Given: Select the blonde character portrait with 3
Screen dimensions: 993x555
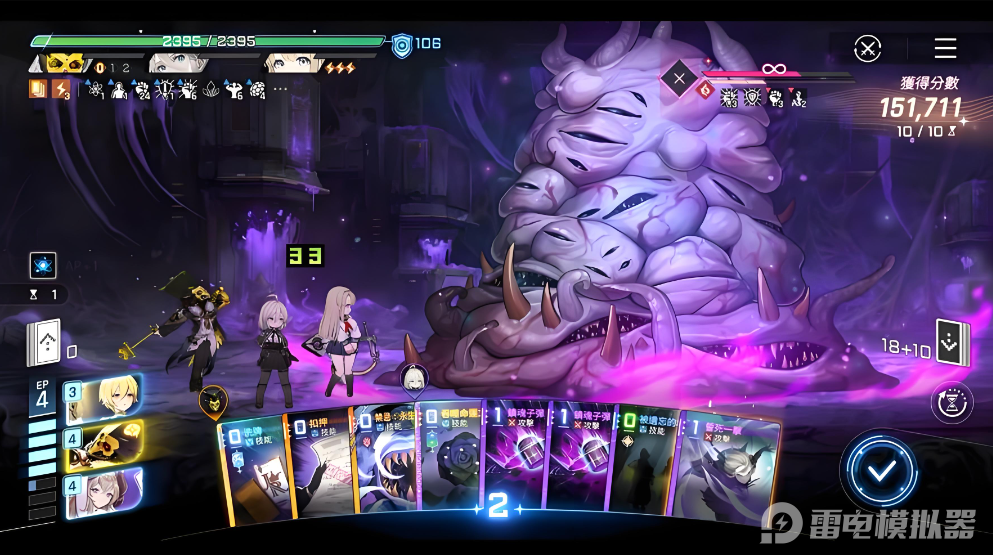Looking at the screenshot, I should pos(104,399).
